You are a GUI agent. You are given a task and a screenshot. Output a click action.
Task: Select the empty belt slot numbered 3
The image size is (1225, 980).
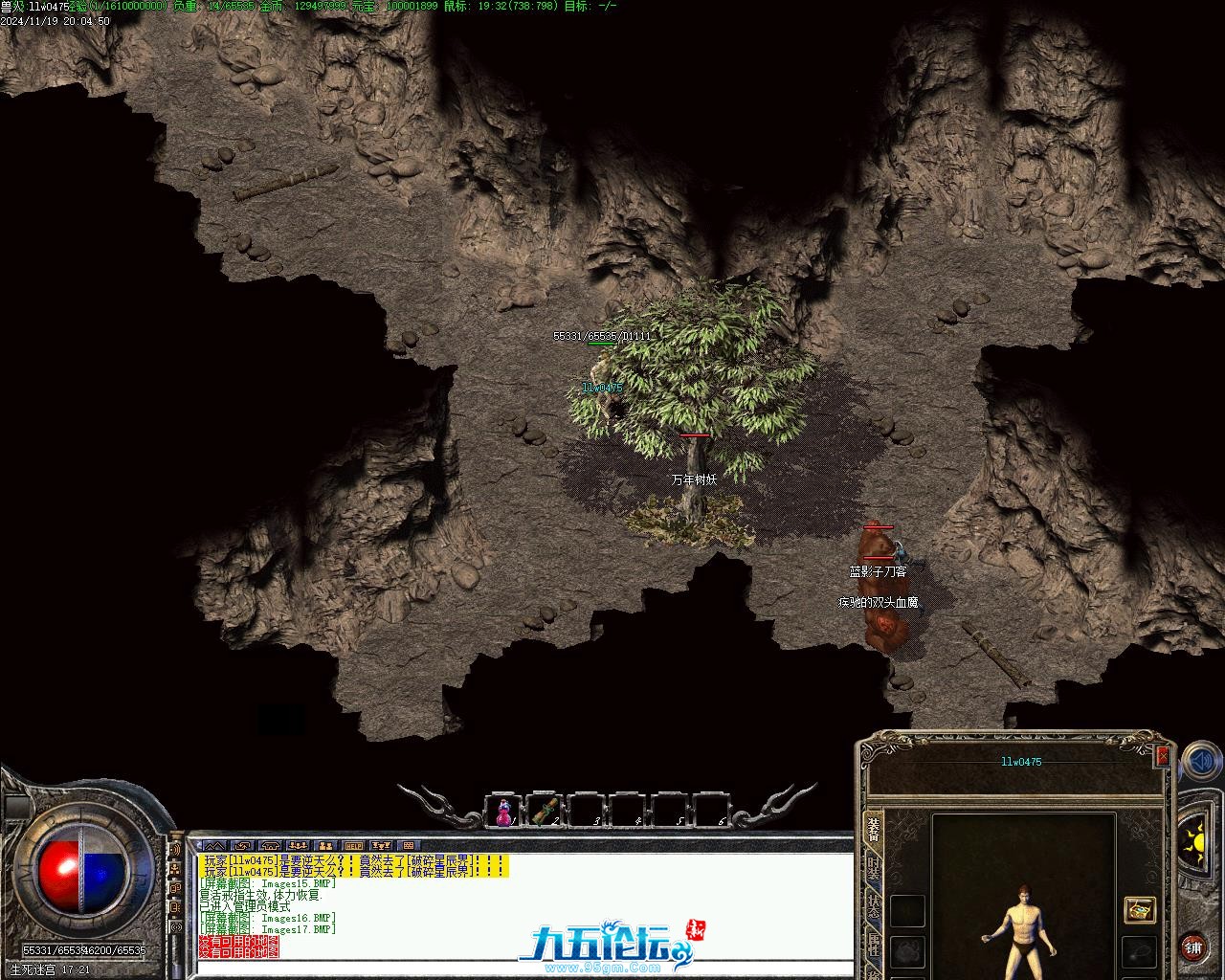click(587, 812)
